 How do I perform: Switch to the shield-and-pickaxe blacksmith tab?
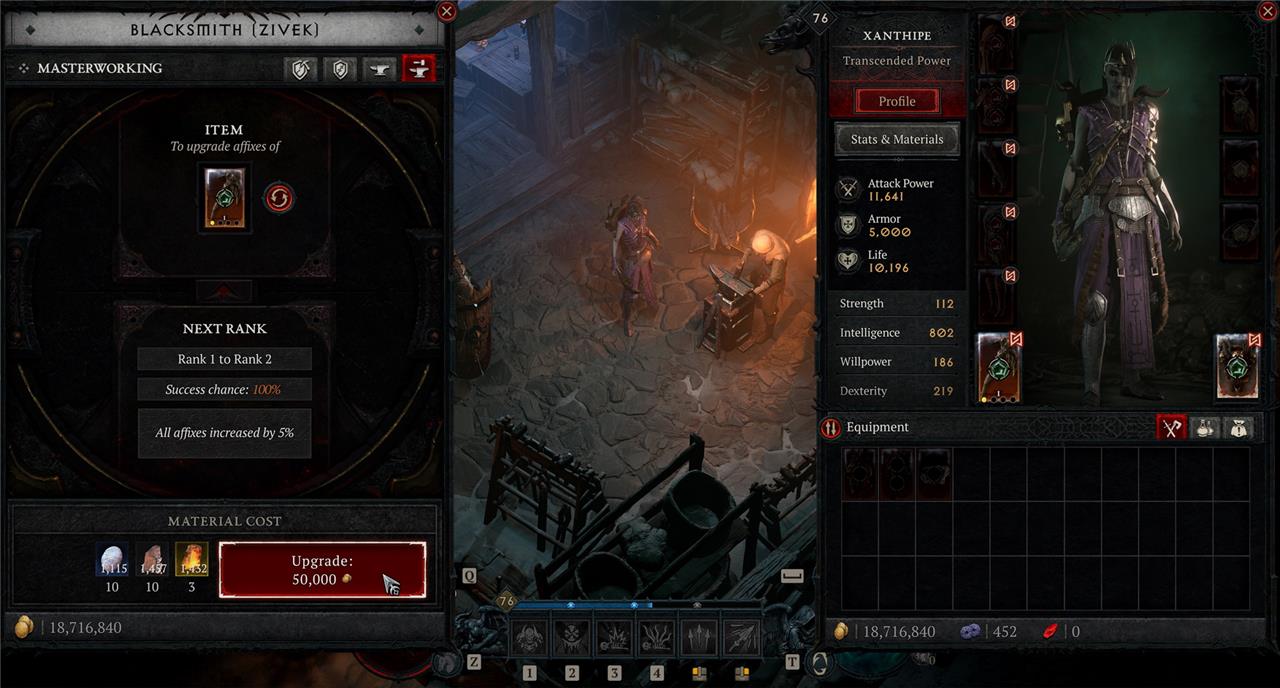pyautogui.click(x=300, y=68)
